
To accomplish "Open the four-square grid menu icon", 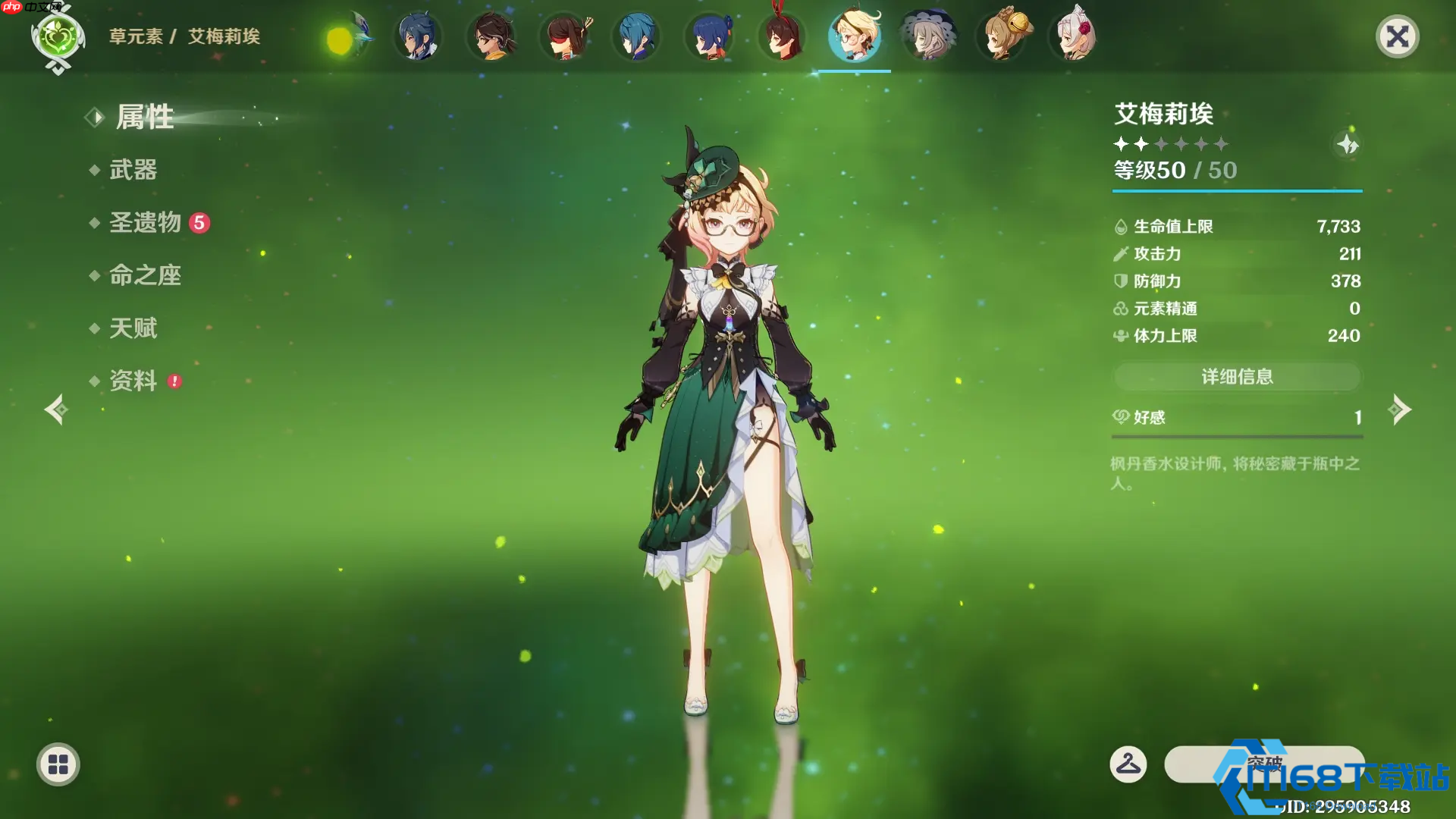I will tap(58, 764).
